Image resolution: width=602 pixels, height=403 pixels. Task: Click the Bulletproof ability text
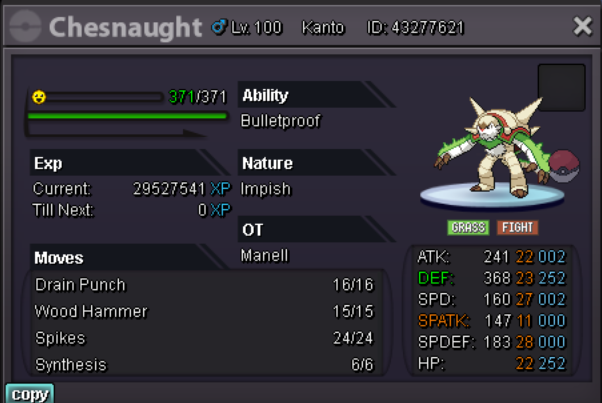pyautogui.click(x=280, y=121)
